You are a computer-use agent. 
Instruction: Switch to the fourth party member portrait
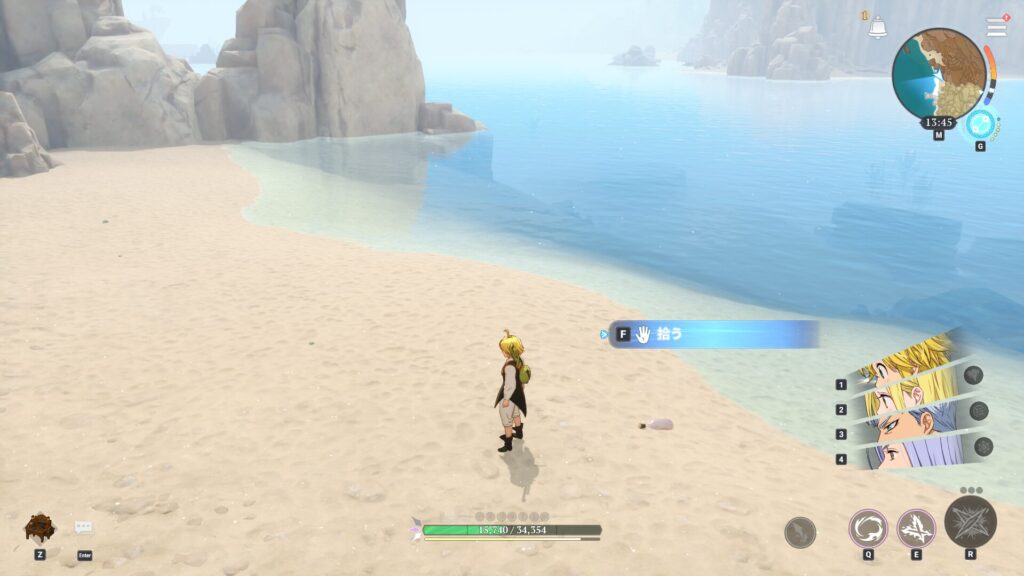click(x=910, y=453)
